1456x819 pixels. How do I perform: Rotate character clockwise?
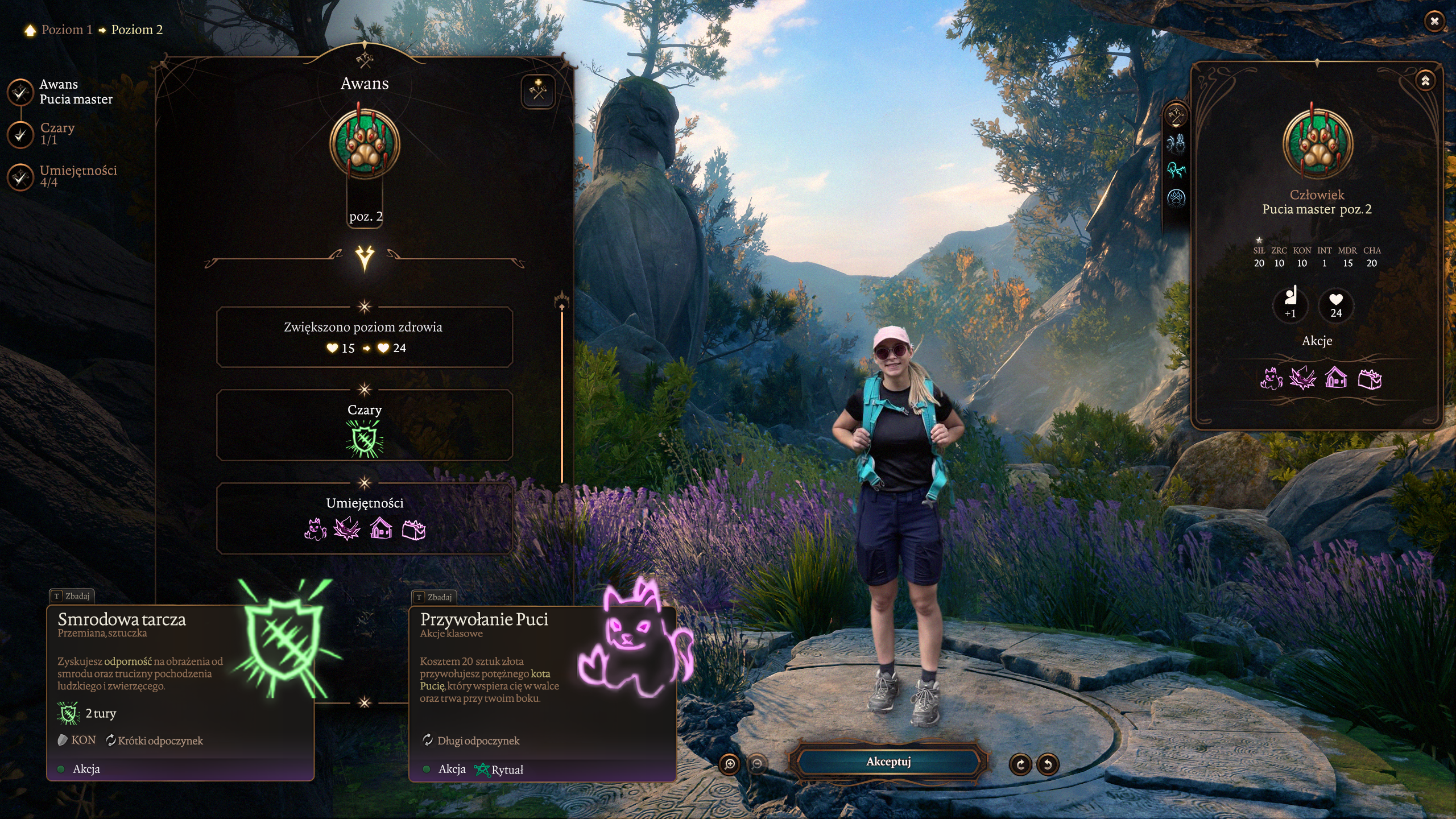pos(1020,764)
